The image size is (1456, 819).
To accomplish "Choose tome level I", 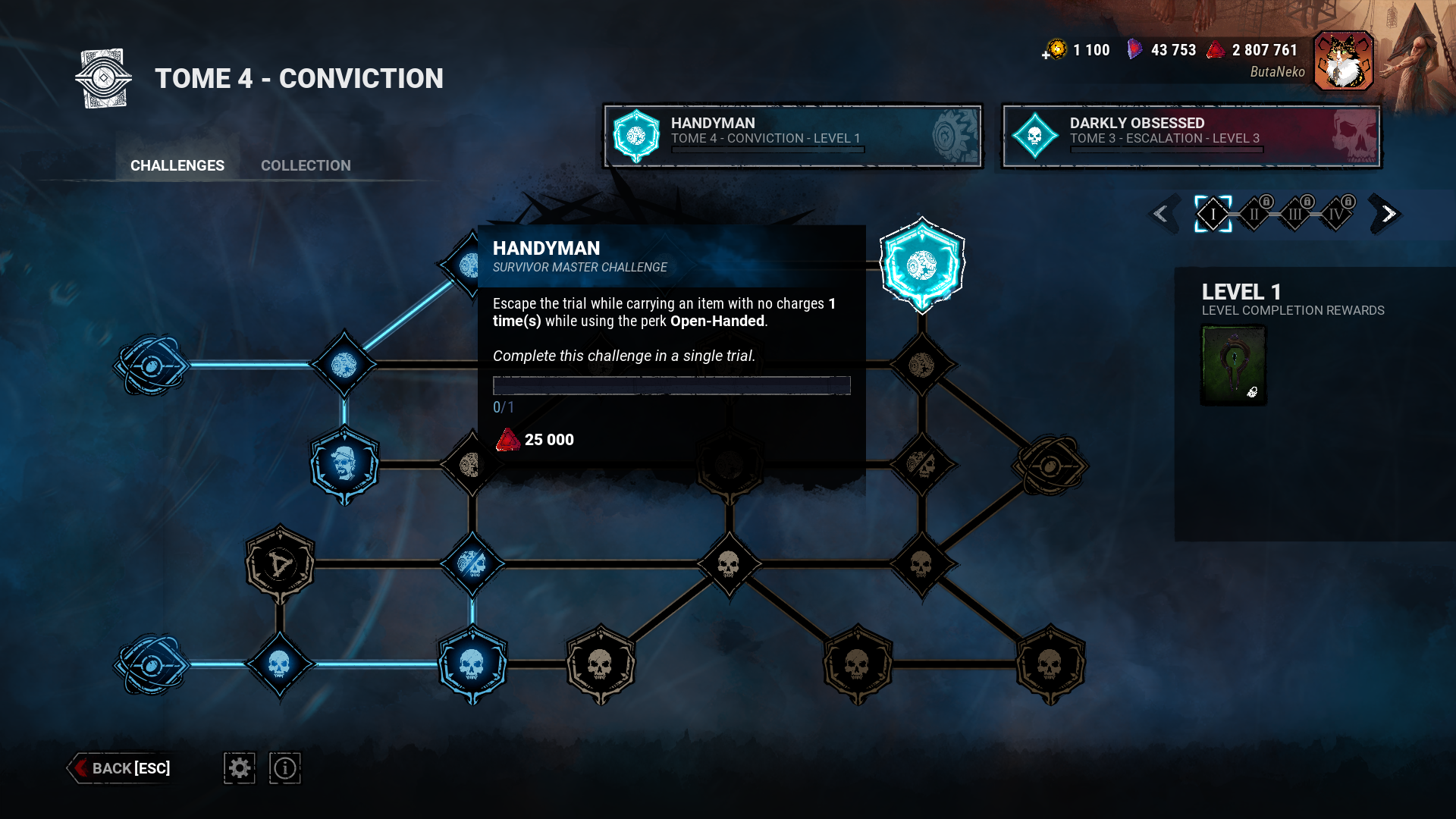I will tap(1213, 214).
